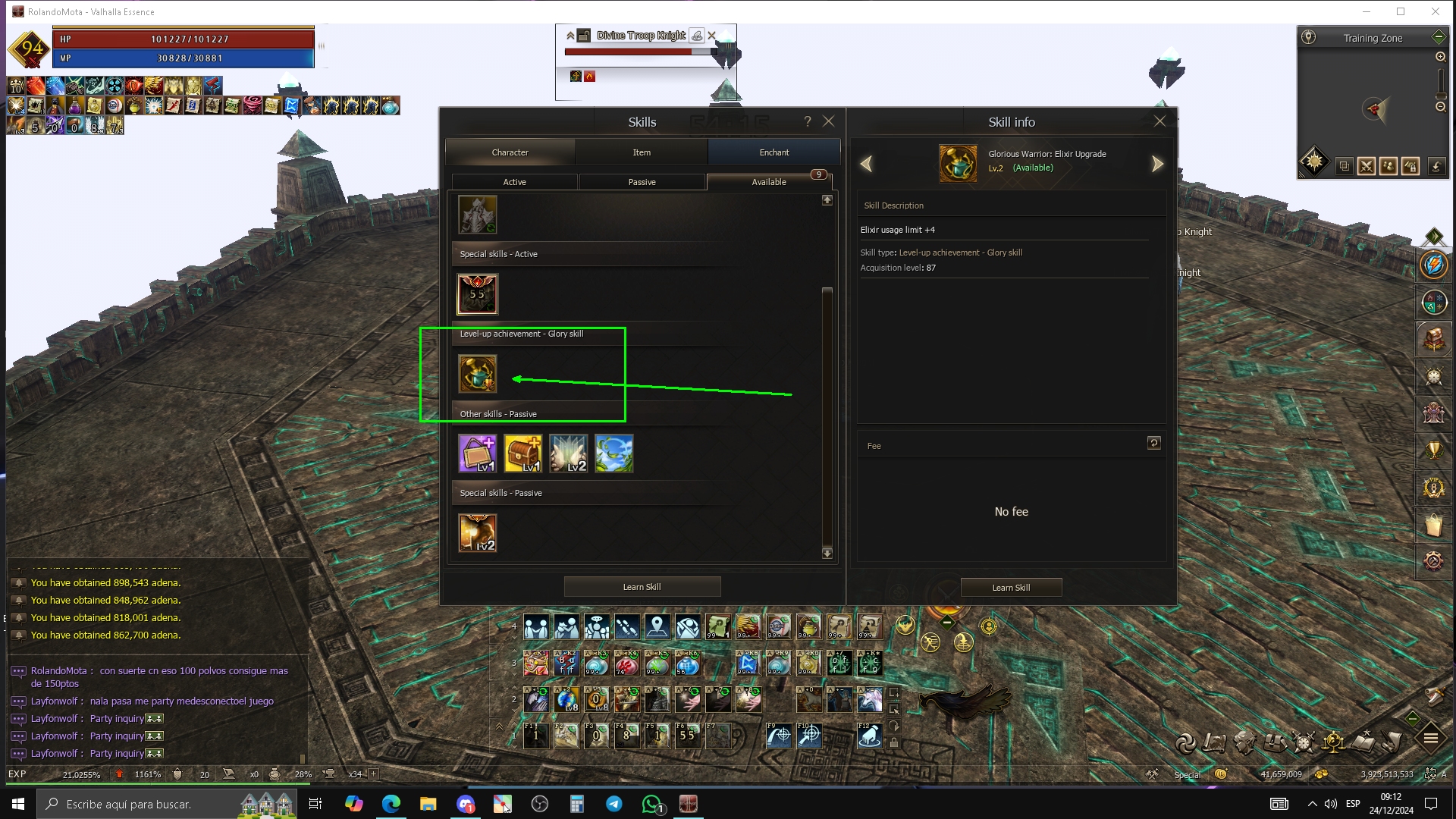Click Learn Skill in the Skill info panel
The image size is (1456, 819).
[x=1011, y=588]
